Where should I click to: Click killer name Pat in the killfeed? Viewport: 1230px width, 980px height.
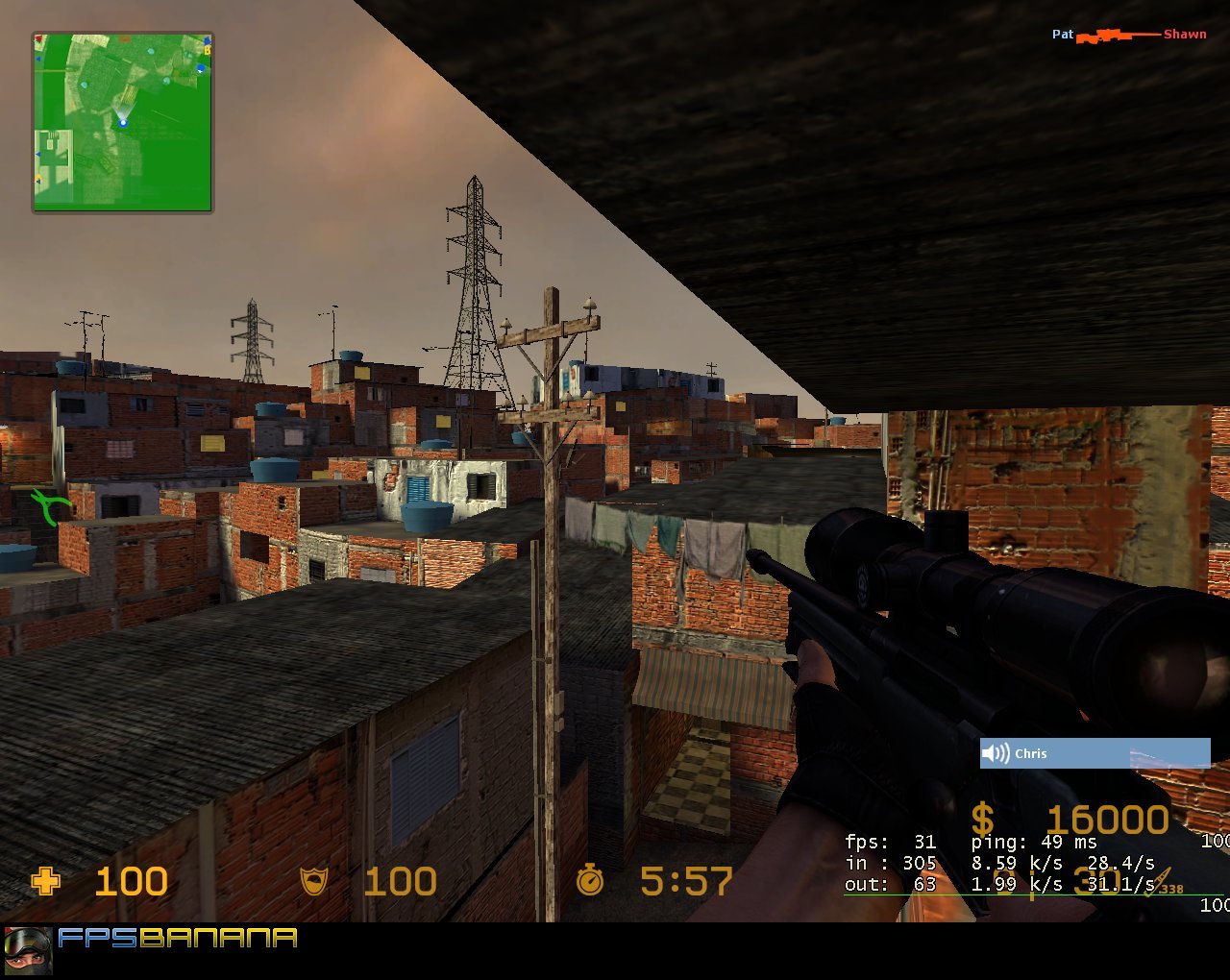tap(1062, 34)
